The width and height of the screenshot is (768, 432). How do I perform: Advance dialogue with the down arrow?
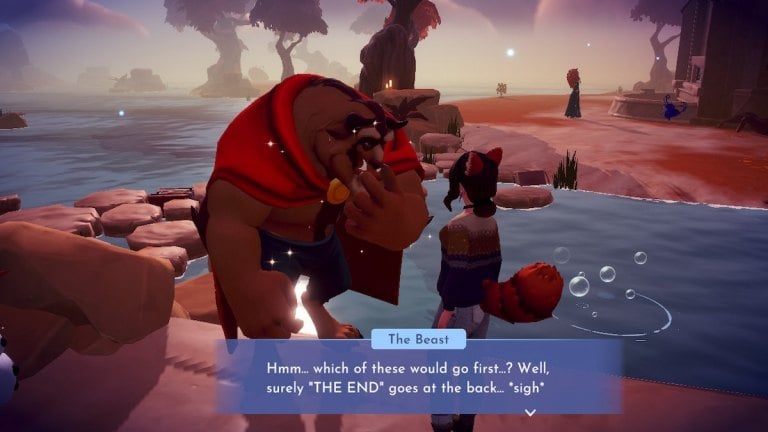[530, 411]
